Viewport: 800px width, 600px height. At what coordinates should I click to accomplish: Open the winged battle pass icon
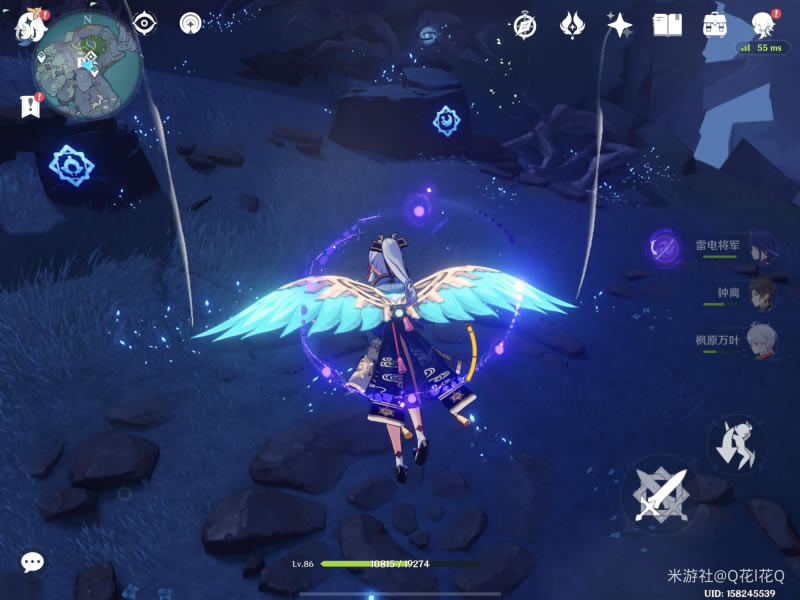(572, 25)
